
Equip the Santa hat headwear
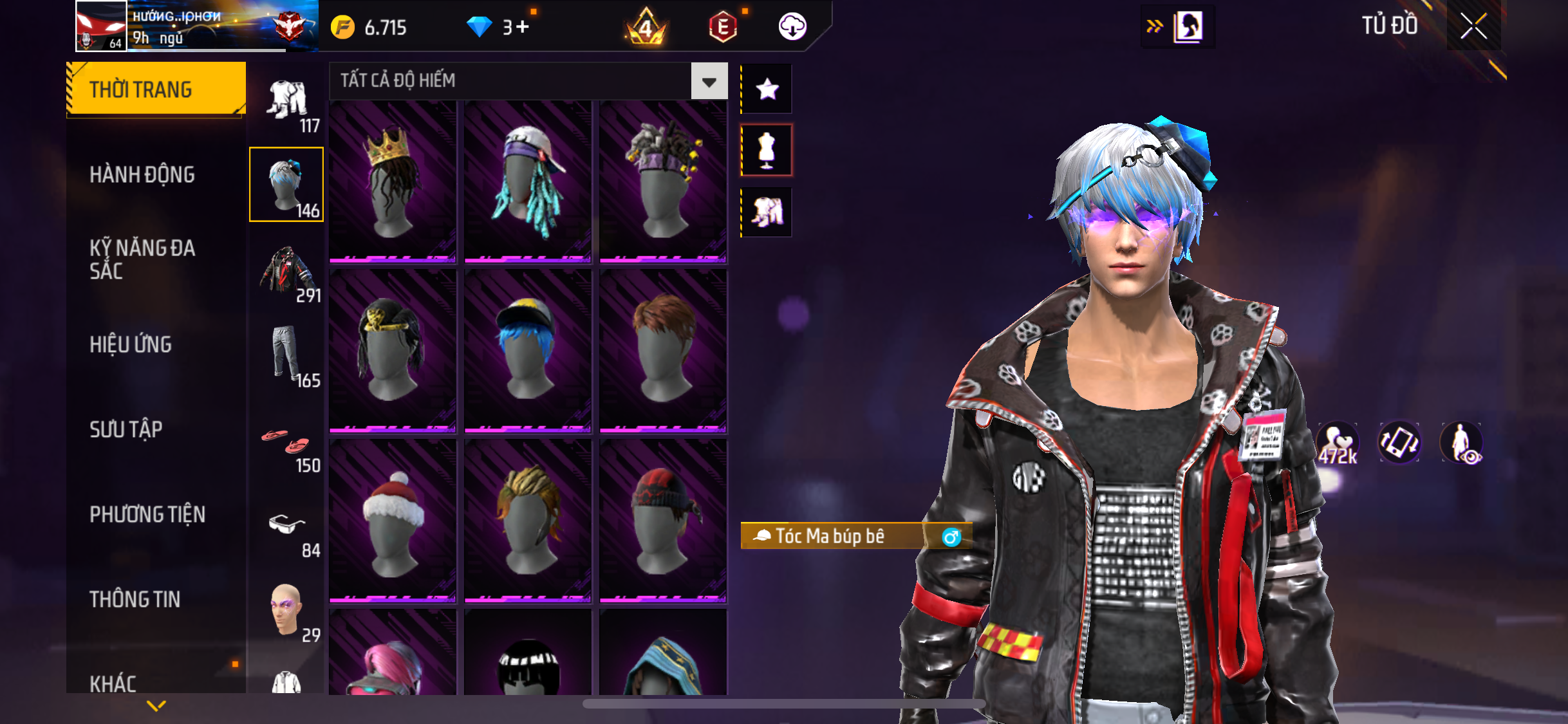point(393,521)
